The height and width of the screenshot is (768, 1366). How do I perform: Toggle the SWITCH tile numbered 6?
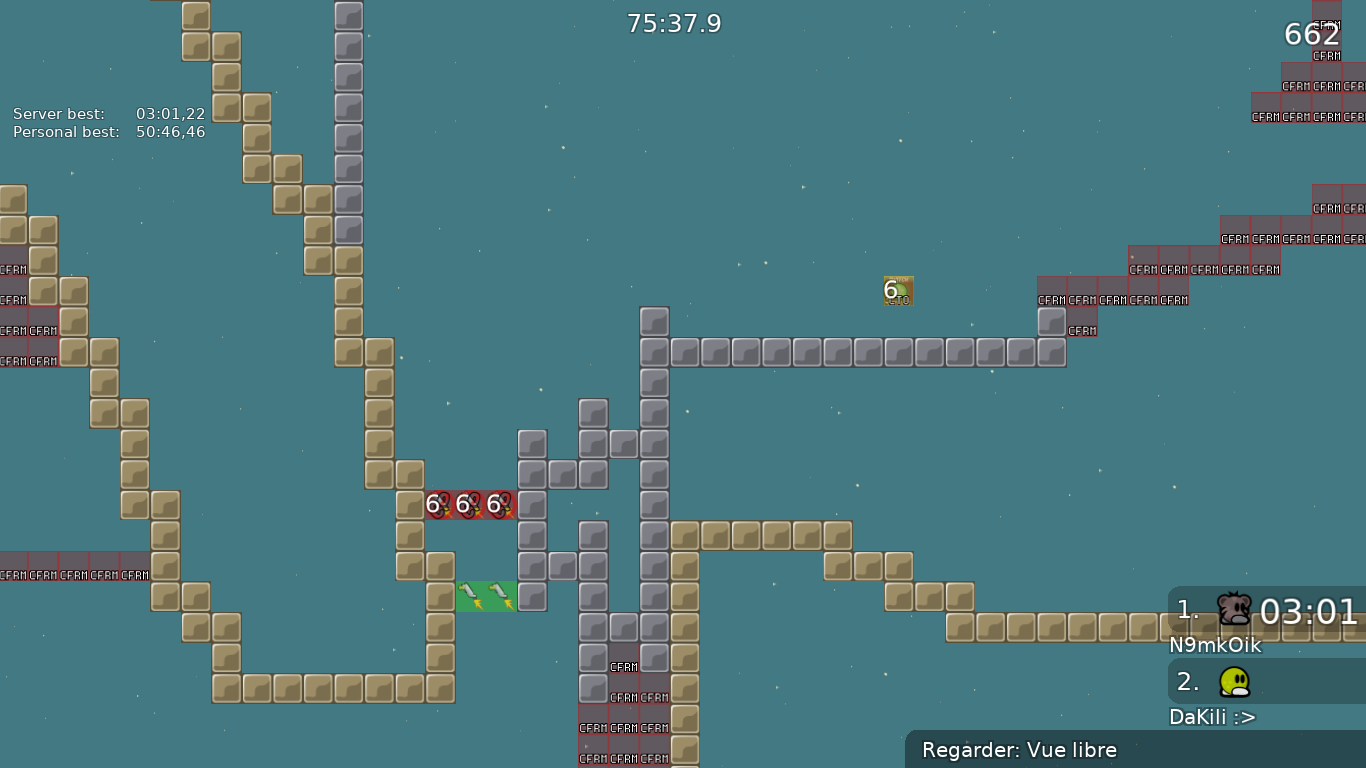click(x=898, y=290)
